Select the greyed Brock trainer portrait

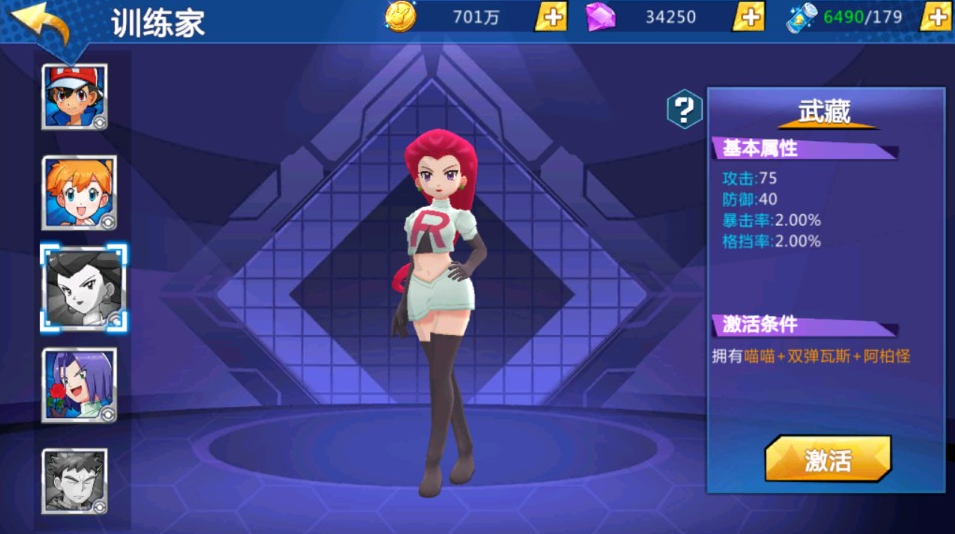click(75, 481)
